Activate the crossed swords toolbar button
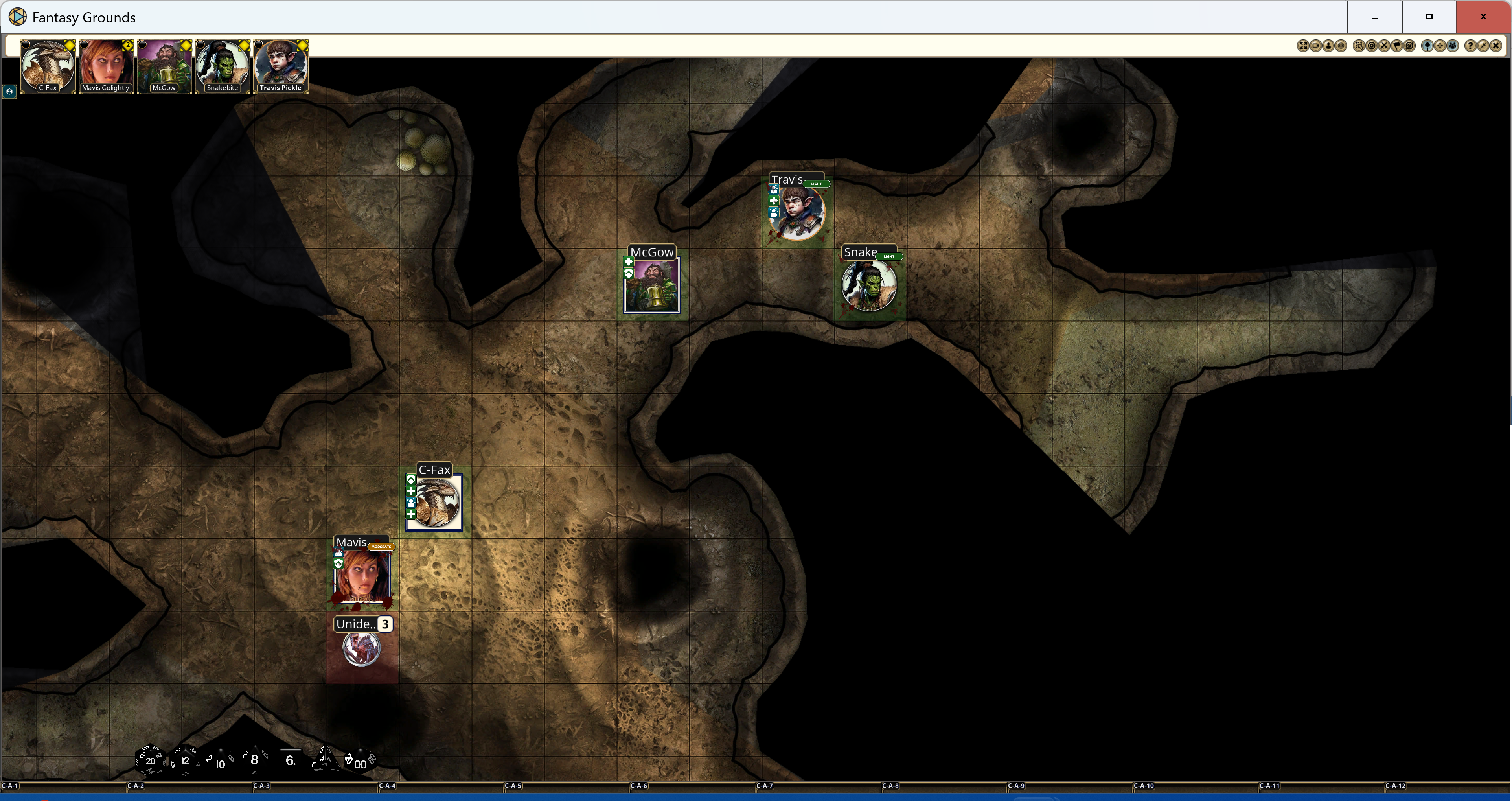The width and height of the screenshot is (1512, 801). tap(1384, 46)
